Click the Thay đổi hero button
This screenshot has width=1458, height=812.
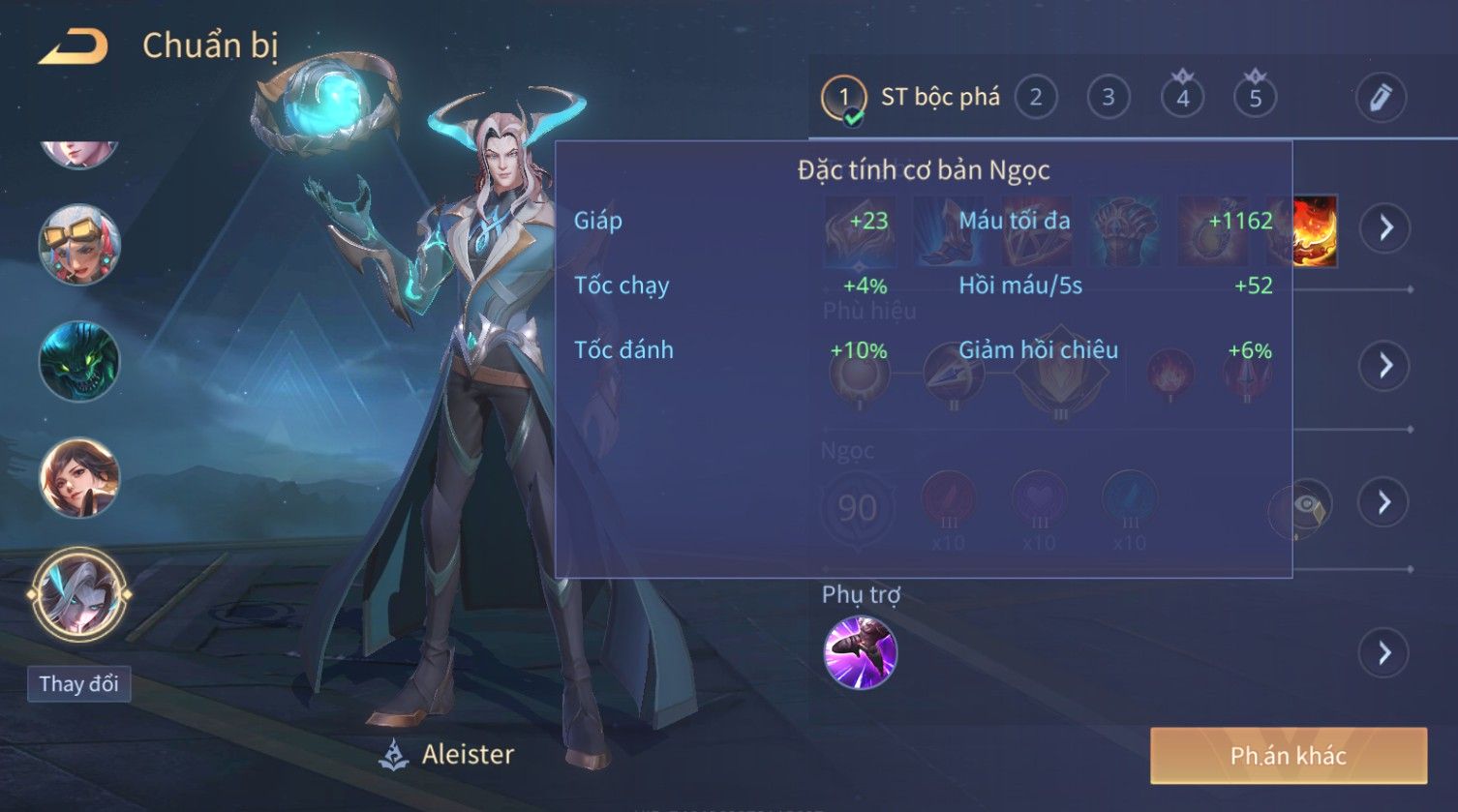click(78, 684)
